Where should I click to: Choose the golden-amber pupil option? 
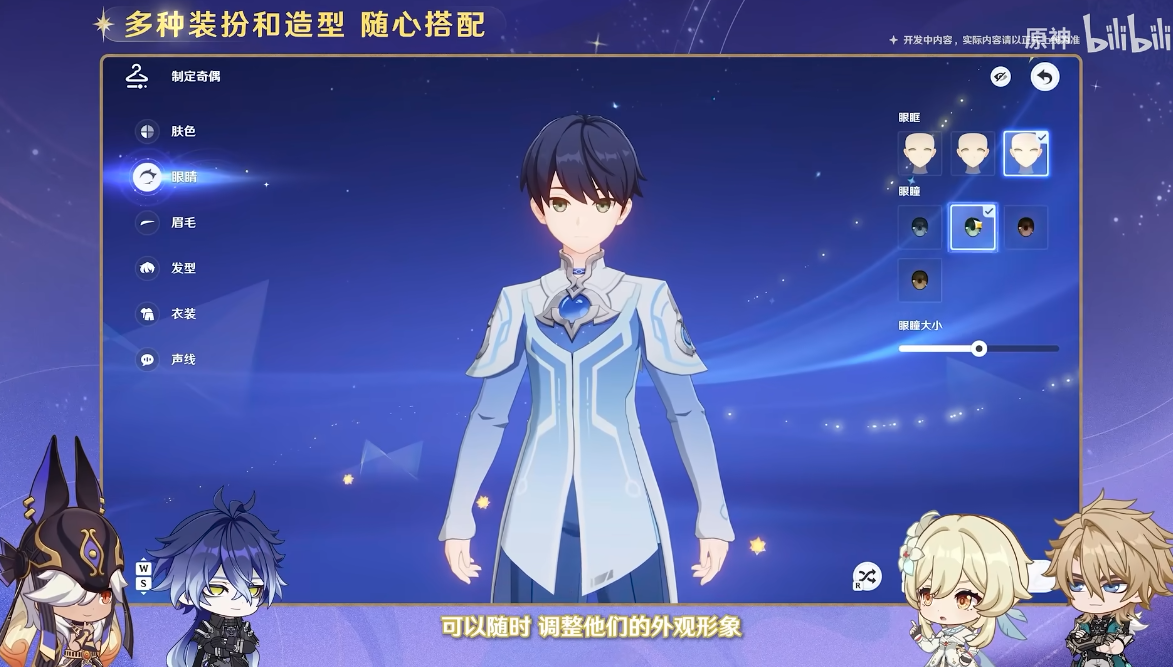[920, 281]
